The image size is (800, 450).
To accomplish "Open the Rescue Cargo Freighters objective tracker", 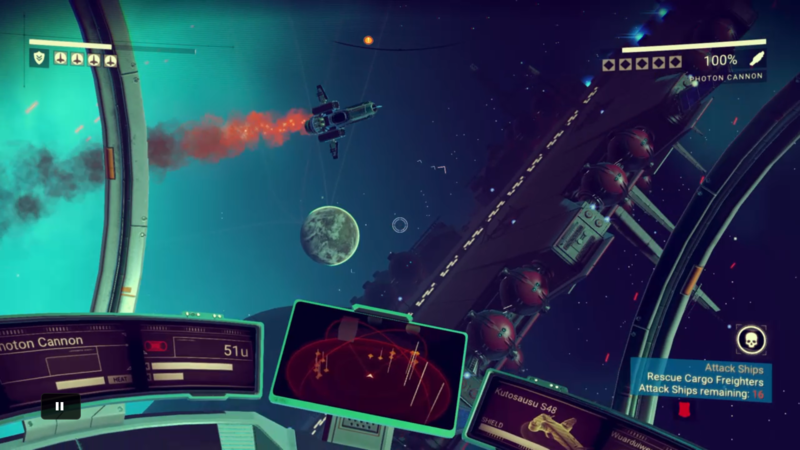I will coord(704,381).
